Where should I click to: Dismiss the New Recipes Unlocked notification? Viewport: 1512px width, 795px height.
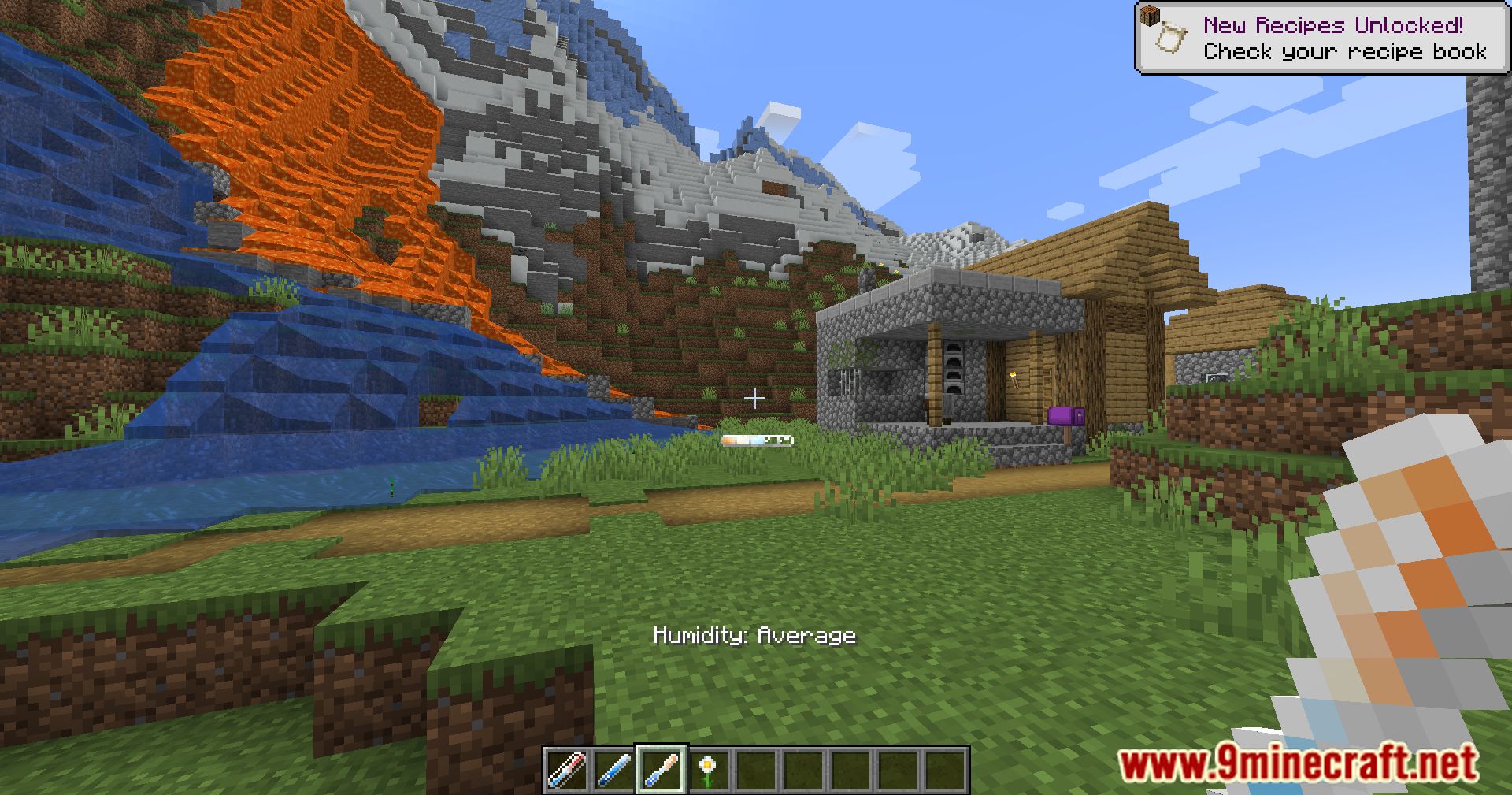pos(1323,35)
